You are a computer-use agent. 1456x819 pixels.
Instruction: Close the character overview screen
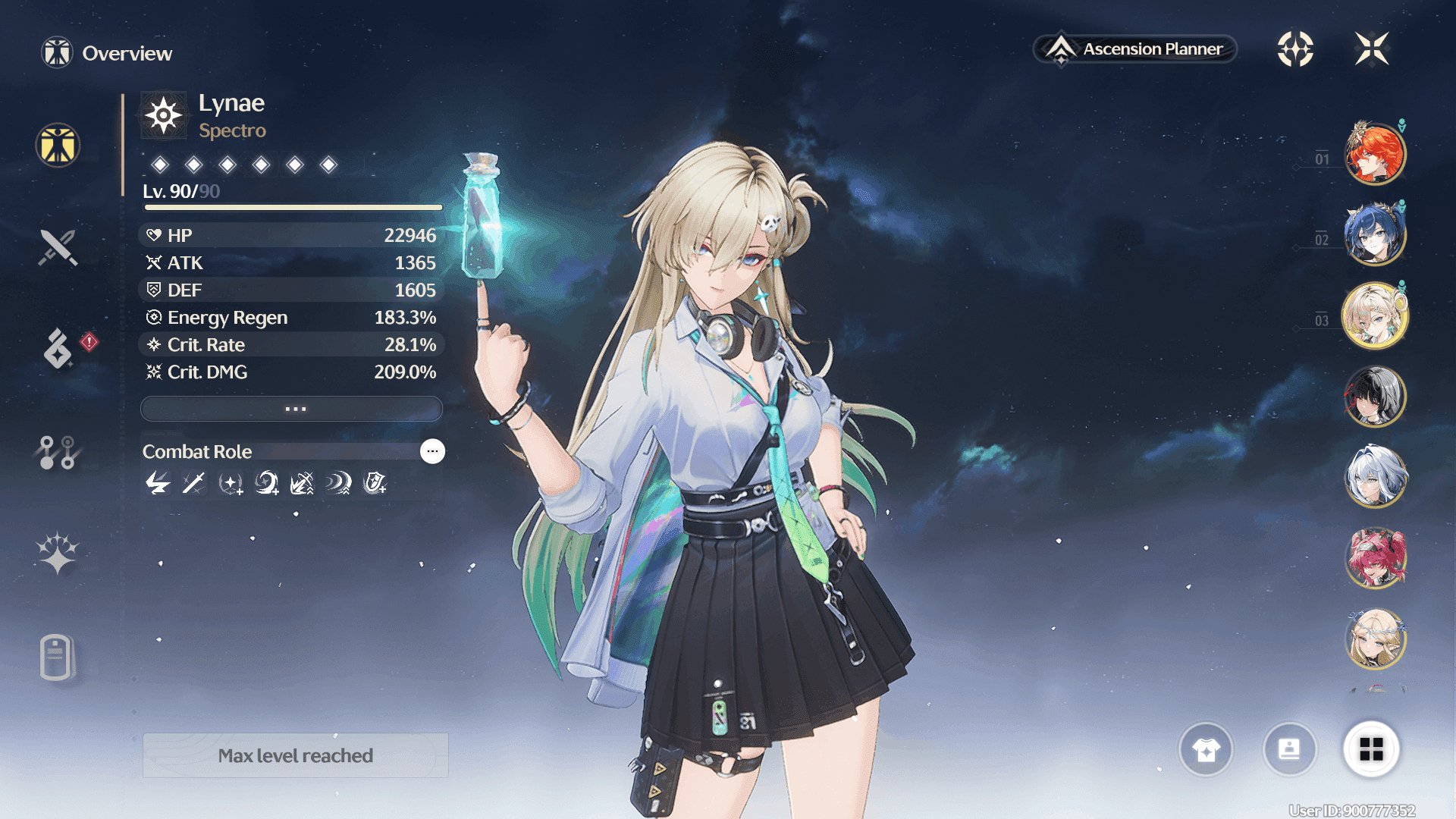click(1372, 49)
